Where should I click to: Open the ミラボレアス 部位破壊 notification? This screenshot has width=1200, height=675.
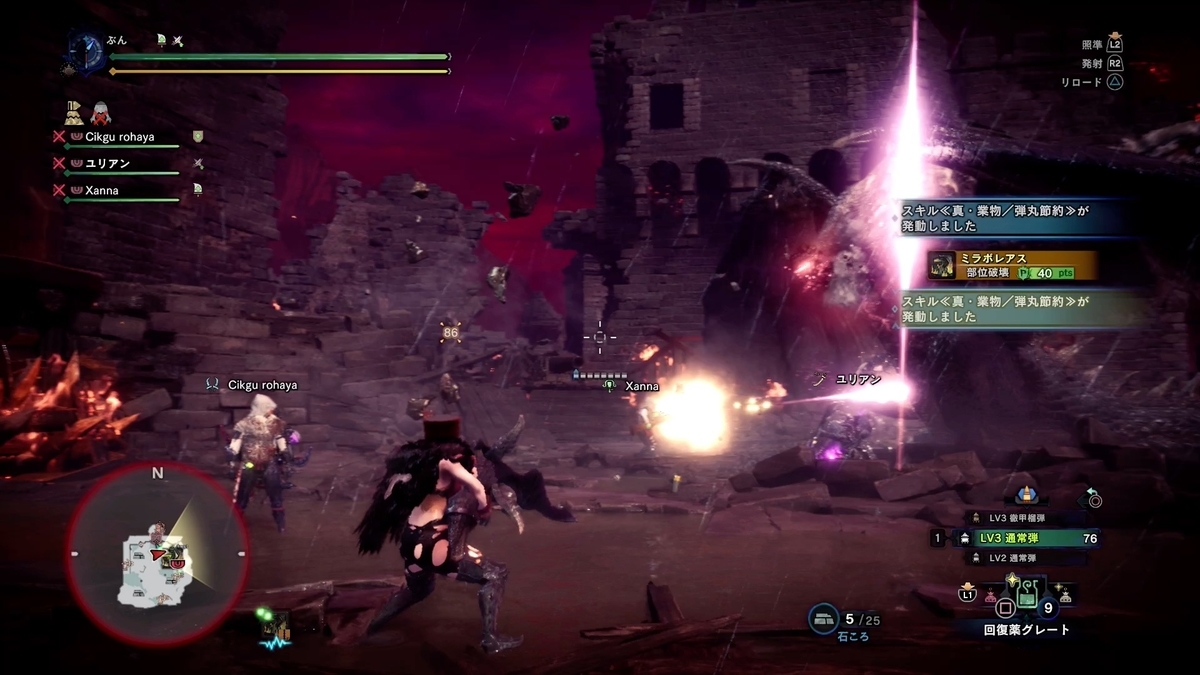click(1012, 265)
